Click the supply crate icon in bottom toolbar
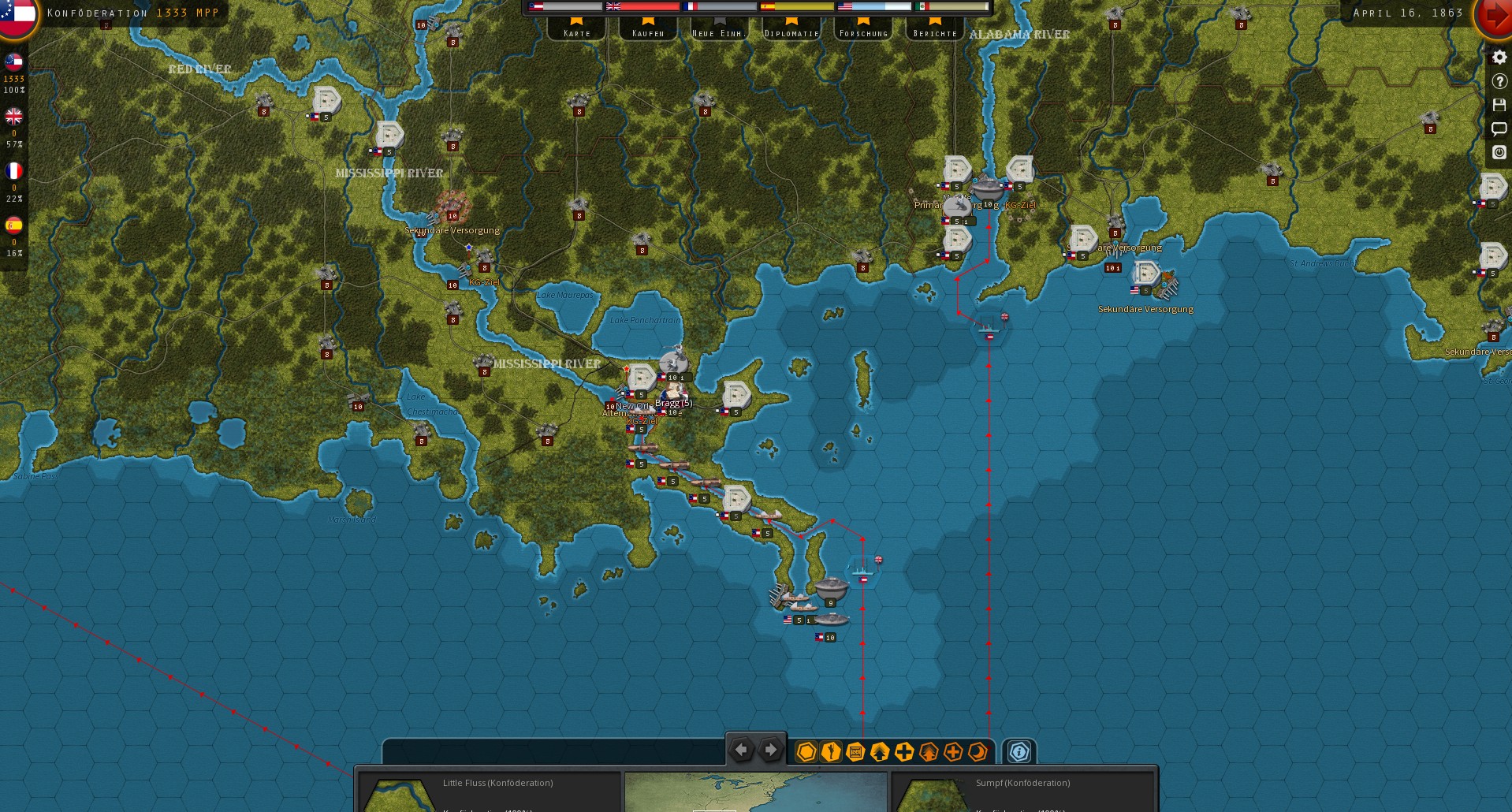The image size is (1512, 812). point(855,751)
